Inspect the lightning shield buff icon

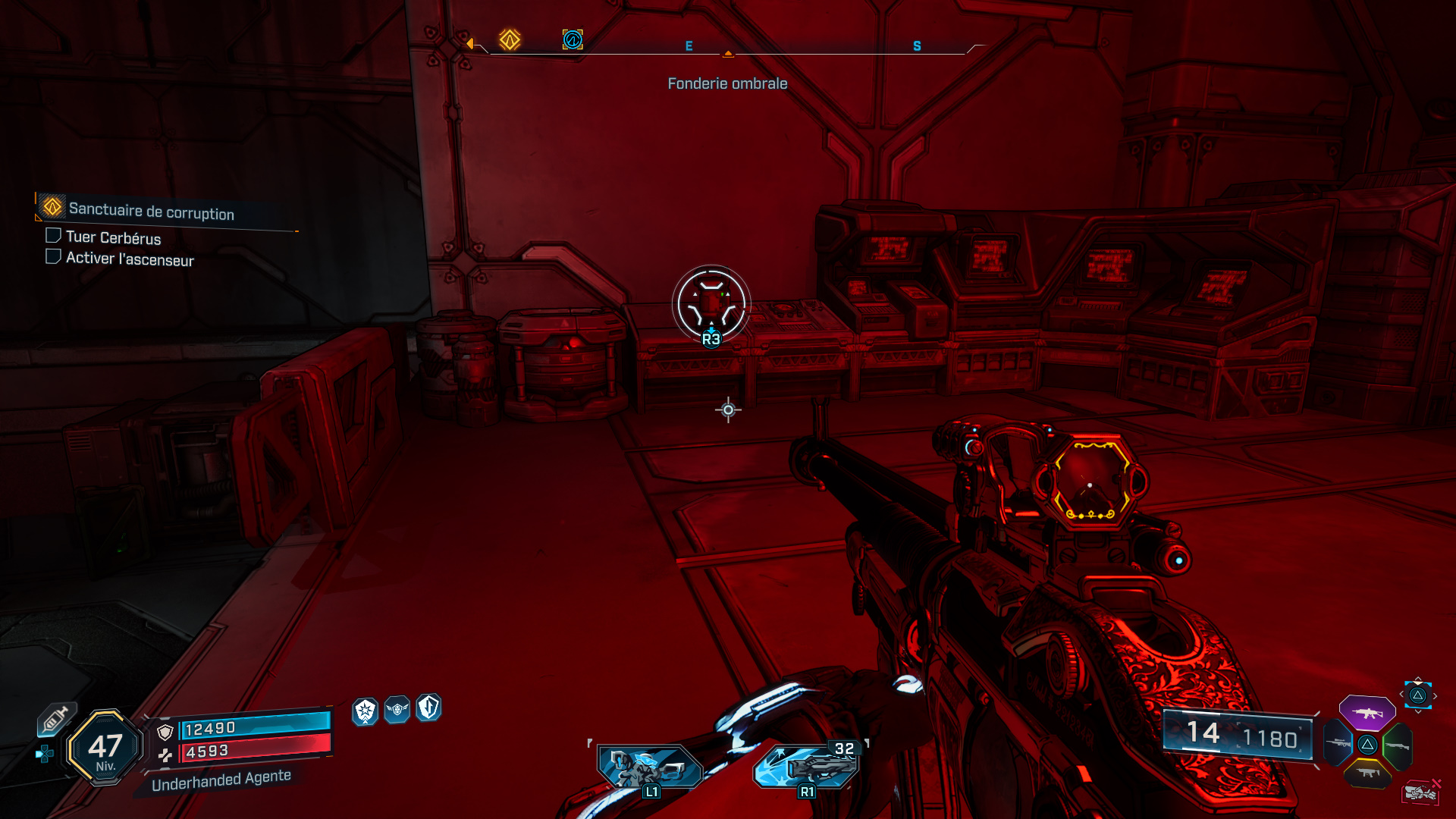tap(428, 708)
